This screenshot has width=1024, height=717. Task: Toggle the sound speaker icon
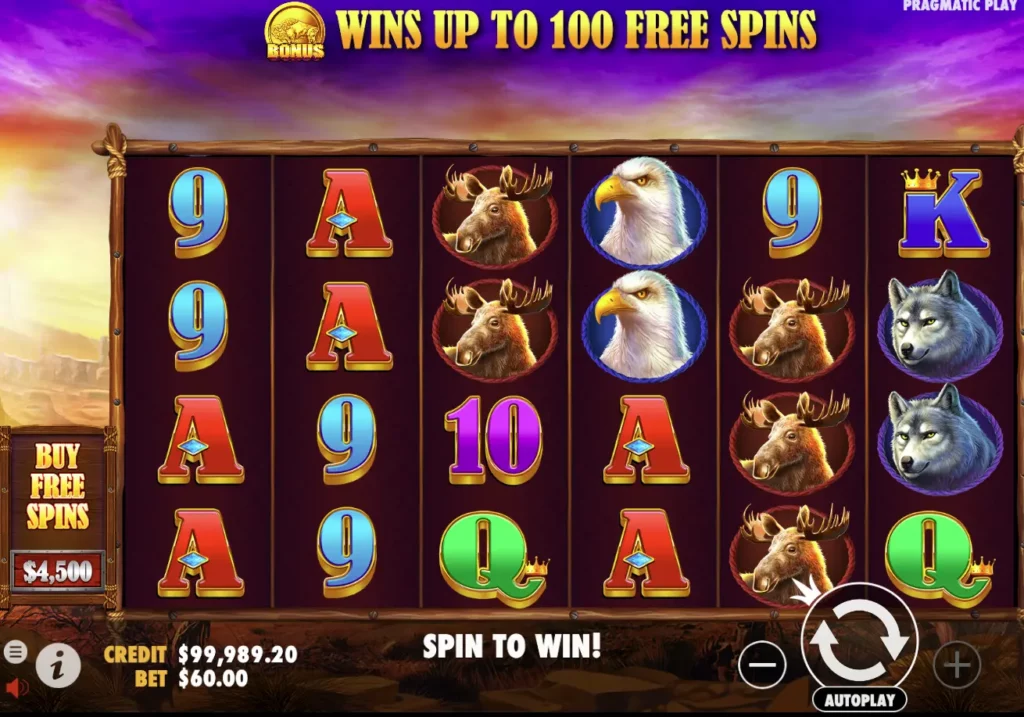tap(15, 688)
